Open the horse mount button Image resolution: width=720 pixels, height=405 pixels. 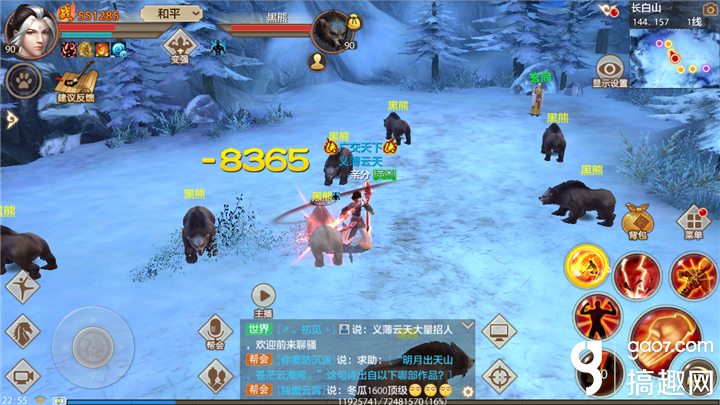23,329
